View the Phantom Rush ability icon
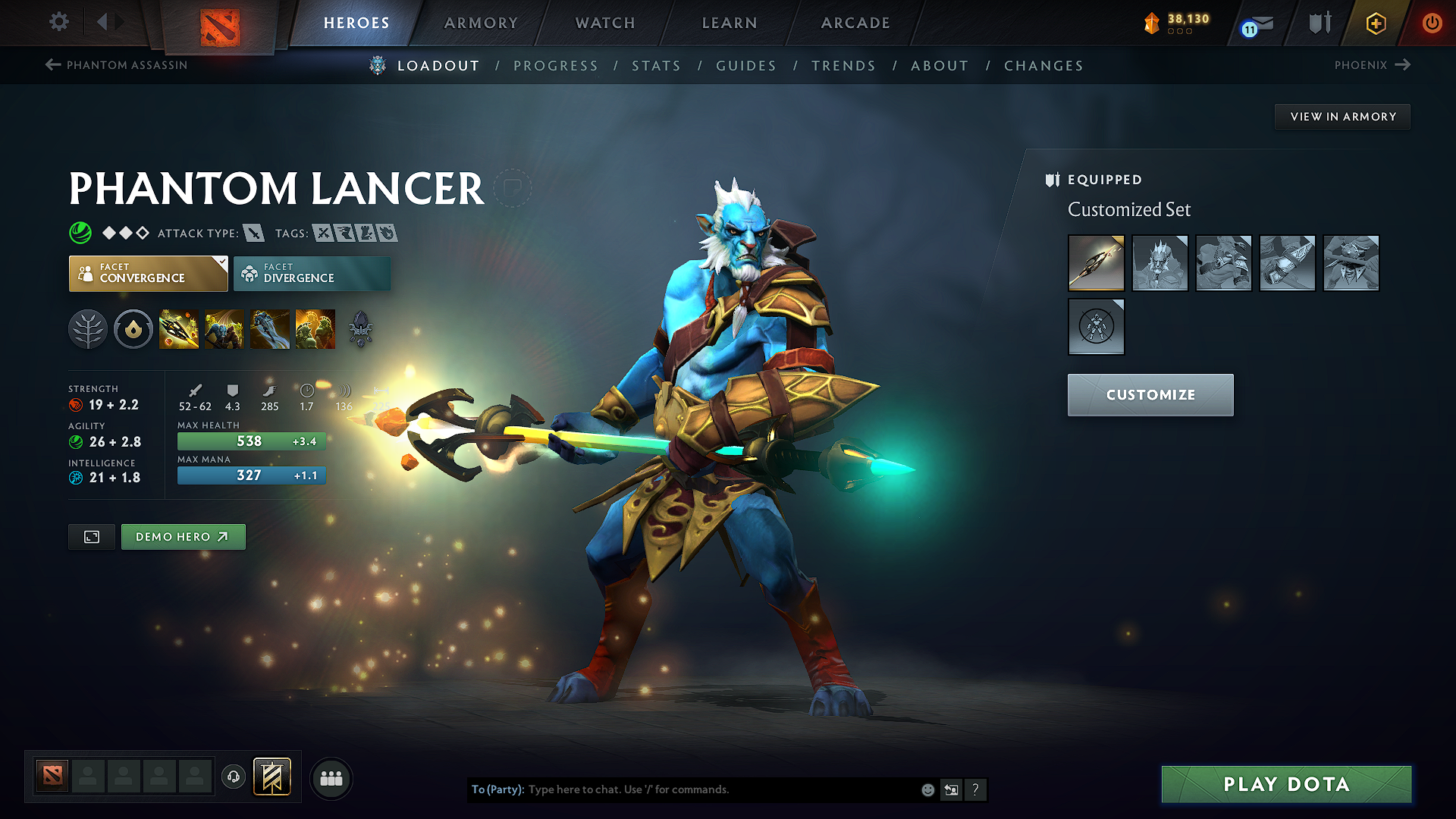 tap(270, 328)
